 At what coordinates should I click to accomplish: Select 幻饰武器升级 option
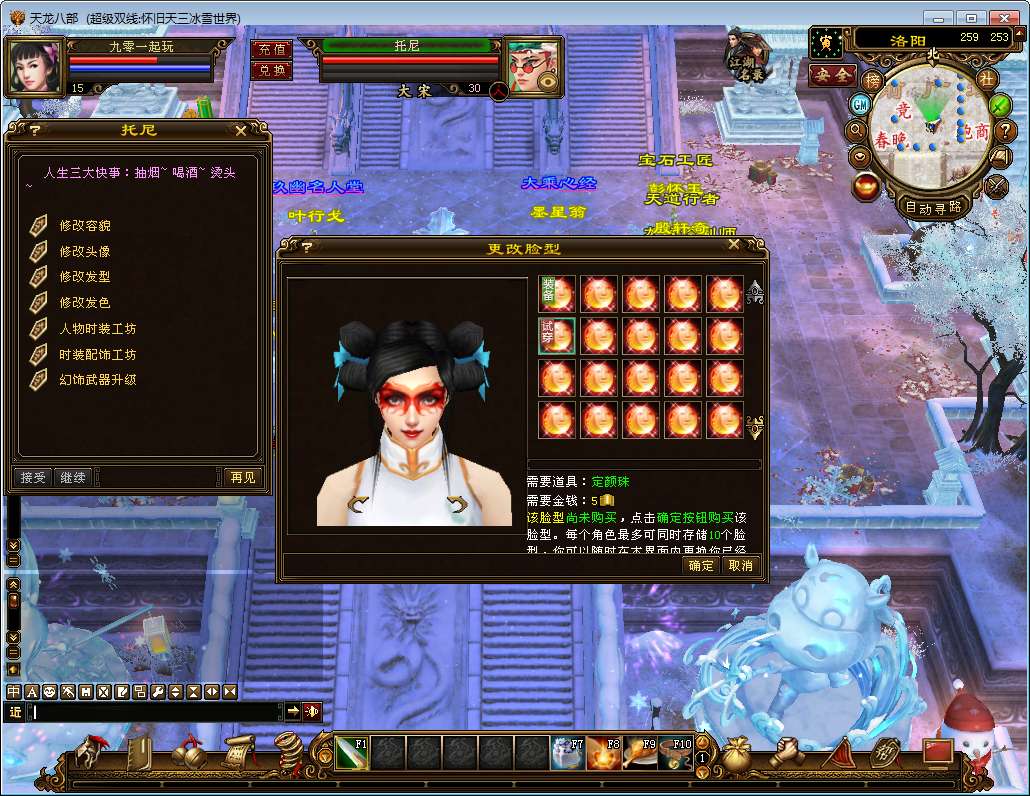(97, 380)
